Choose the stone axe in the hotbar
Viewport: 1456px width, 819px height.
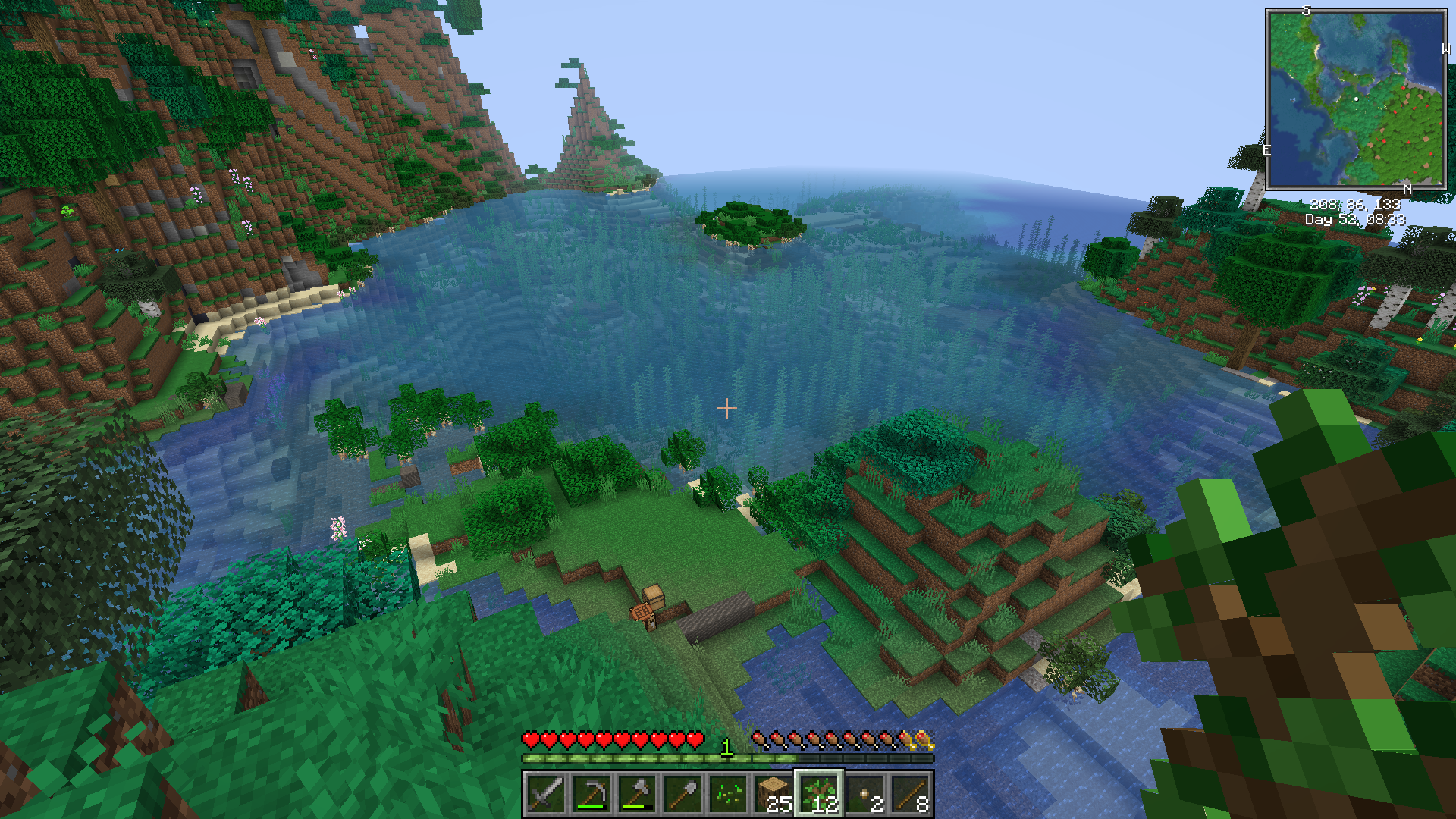tap(637, 794)
